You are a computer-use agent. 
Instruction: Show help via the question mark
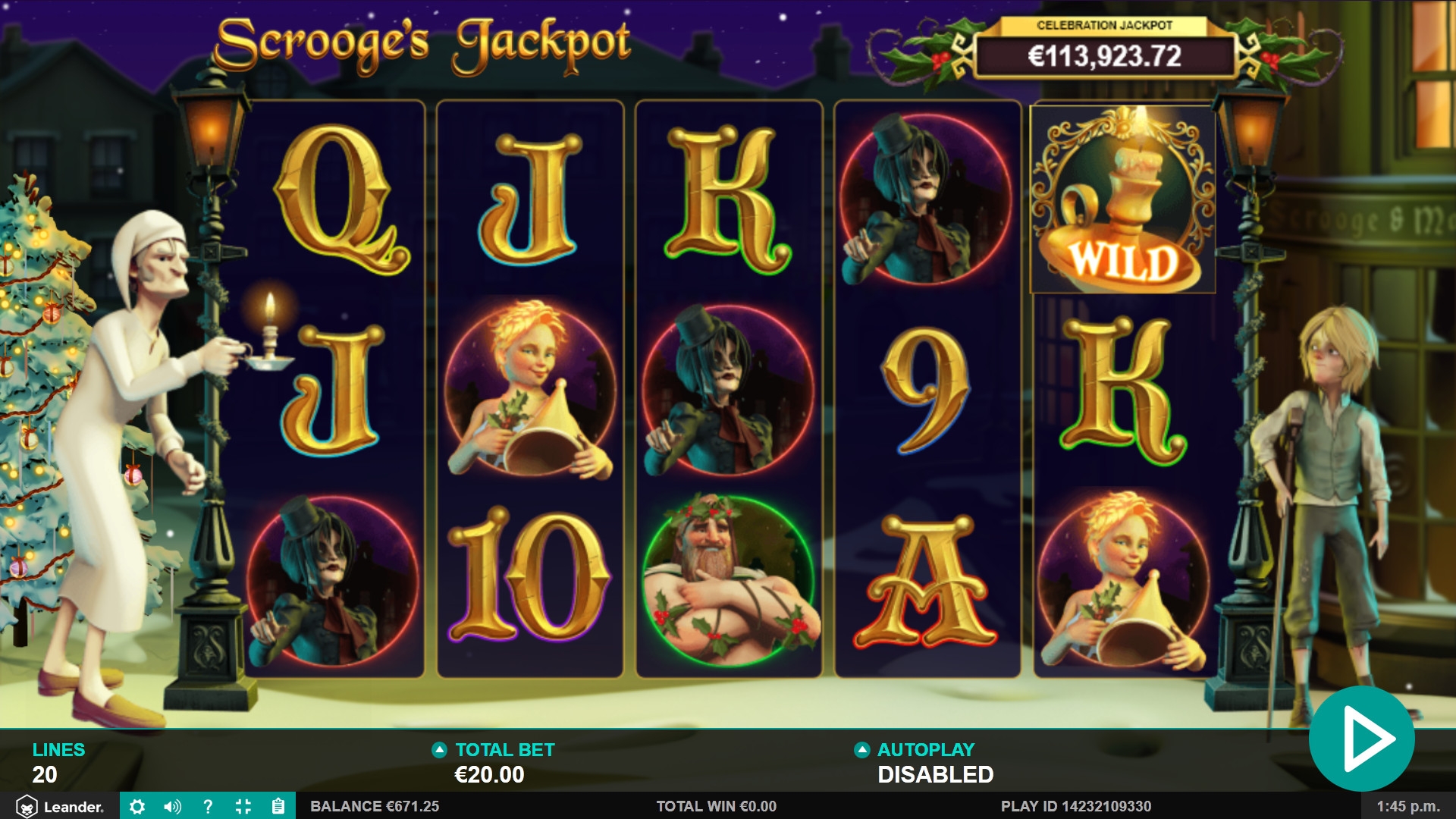pyautogui.click(x=208, y=806)
